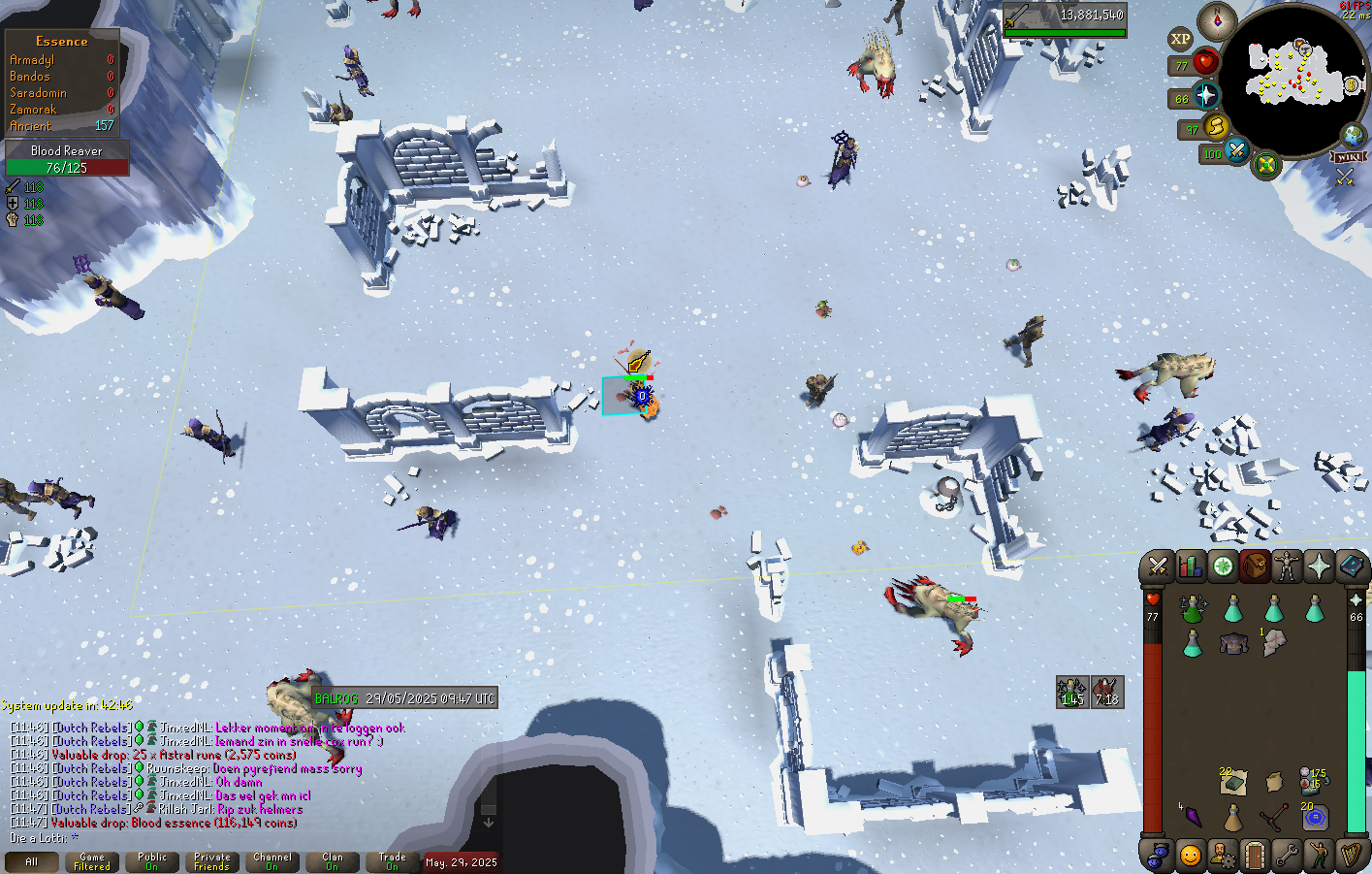Open the world map globe
Image resolution: width=1372 pixels, height=874 pixels.
1353,136
